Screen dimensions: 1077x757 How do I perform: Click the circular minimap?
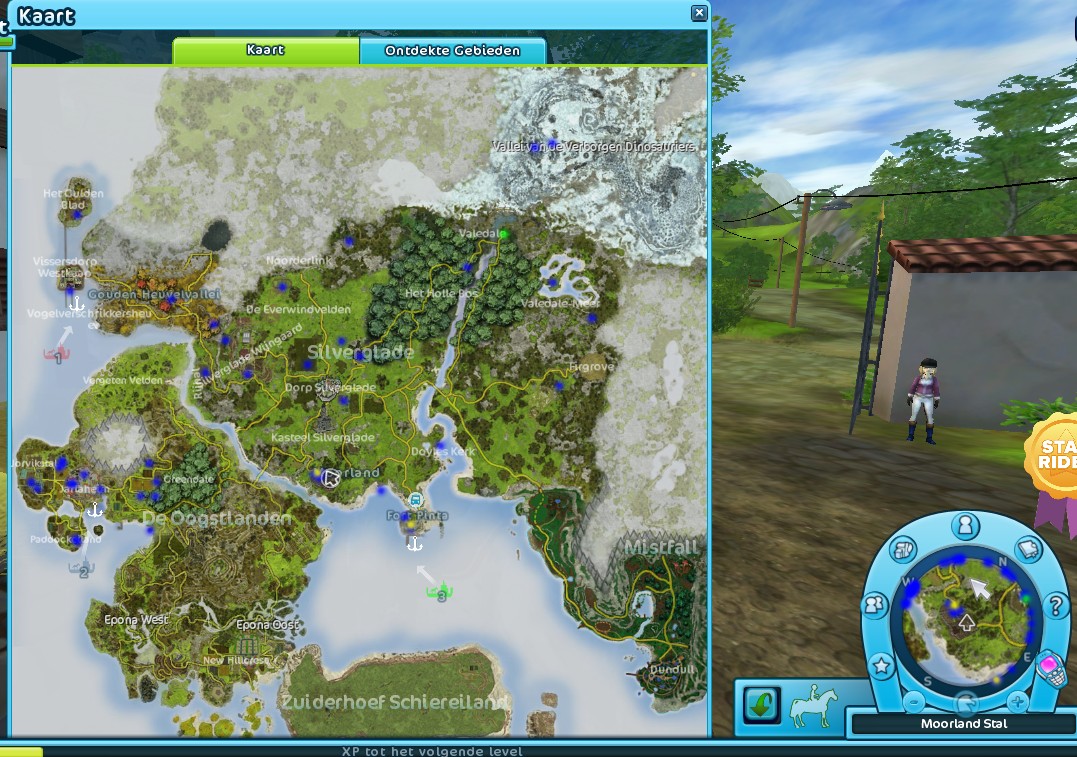pos(965,620)
